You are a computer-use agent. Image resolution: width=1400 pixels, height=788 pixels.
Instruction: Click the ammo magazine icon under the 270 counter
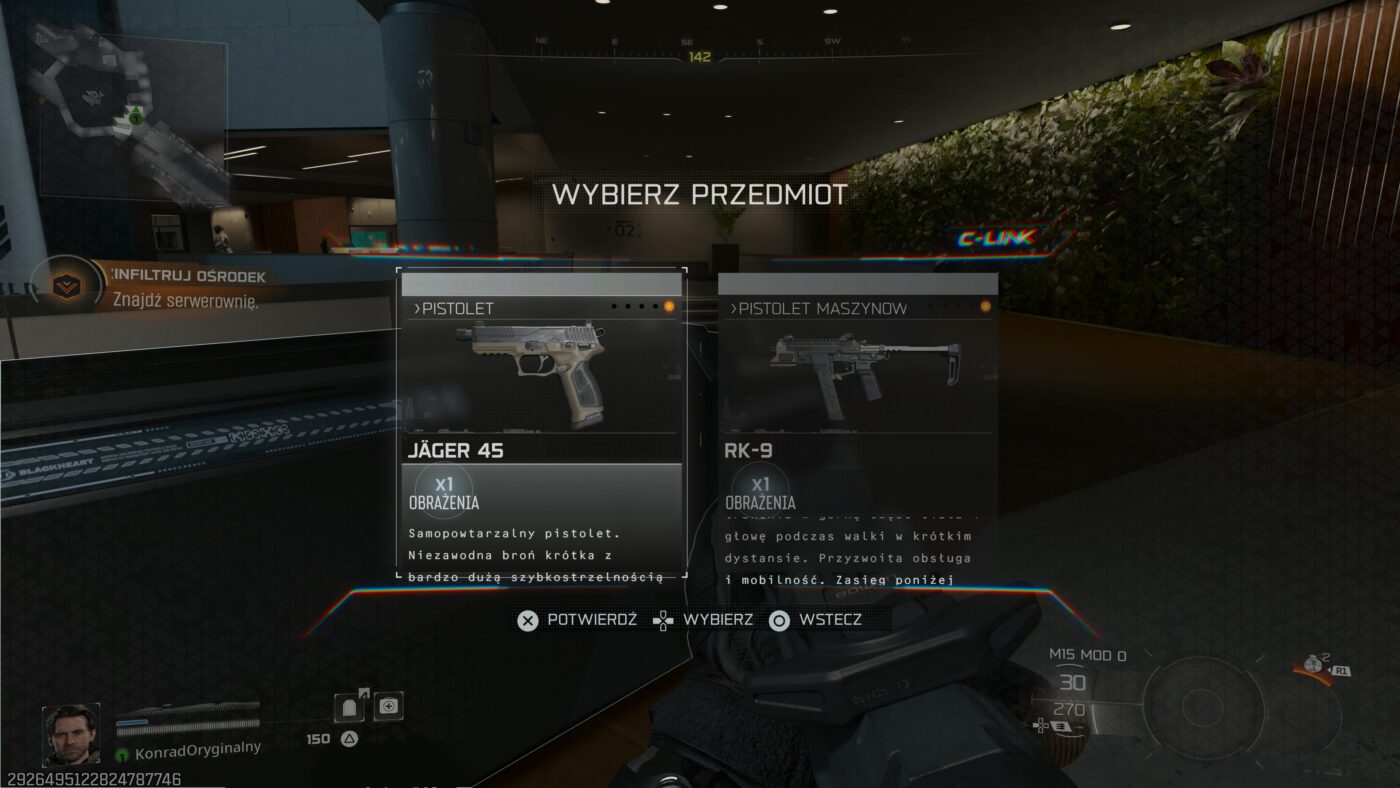[x=1061, y=725]
